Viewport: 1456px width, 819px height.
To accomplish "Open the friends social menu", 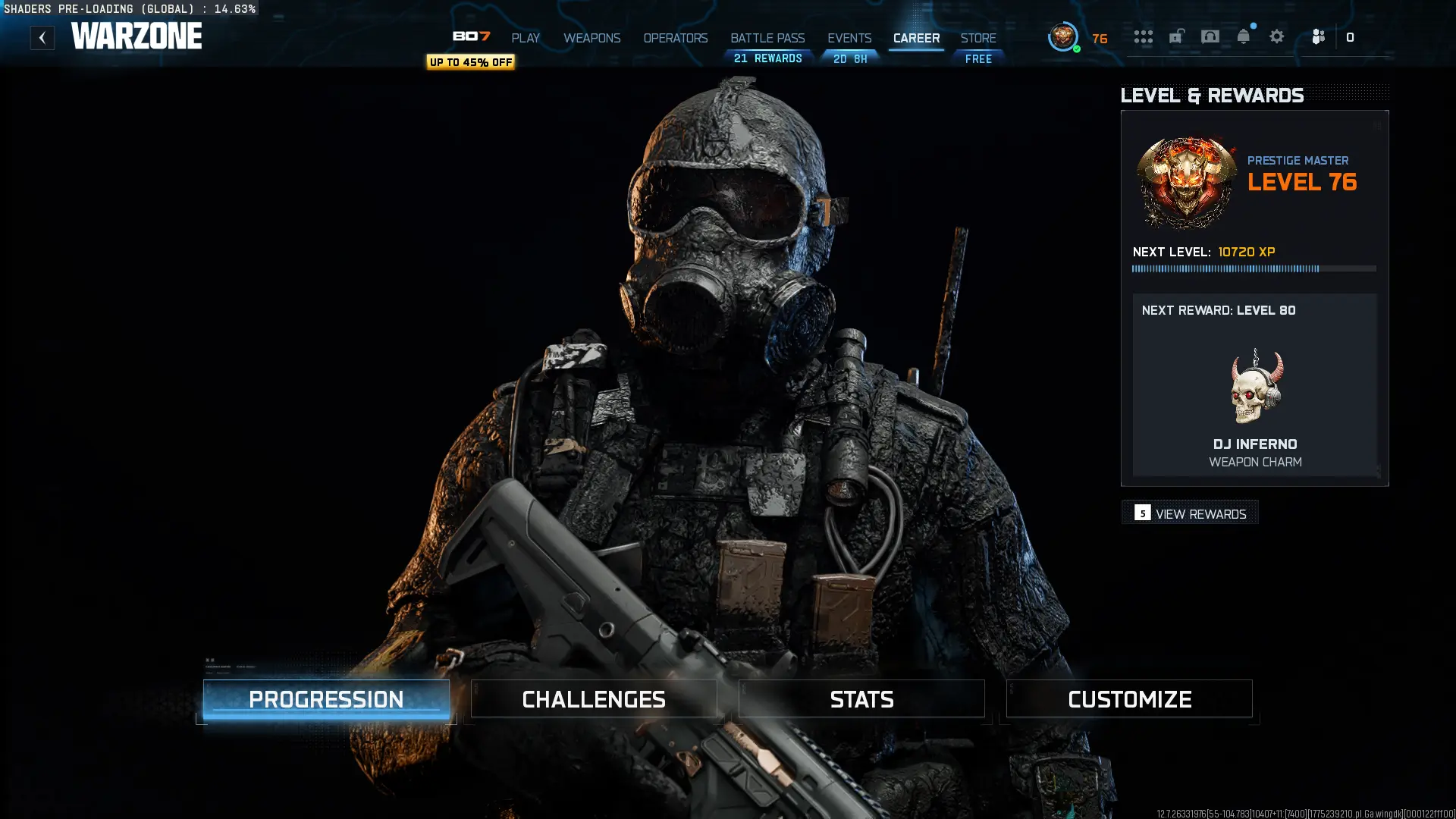I will tap(1319, 36).
